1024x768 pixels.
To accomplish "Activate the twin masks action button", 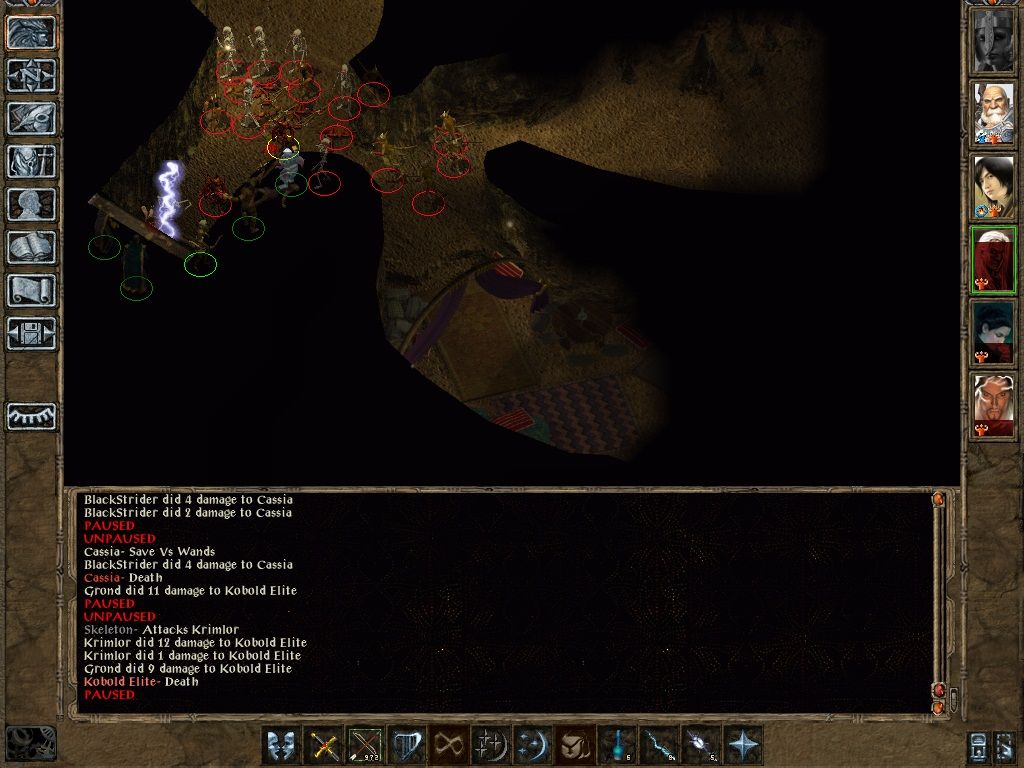I will point(282,745).
